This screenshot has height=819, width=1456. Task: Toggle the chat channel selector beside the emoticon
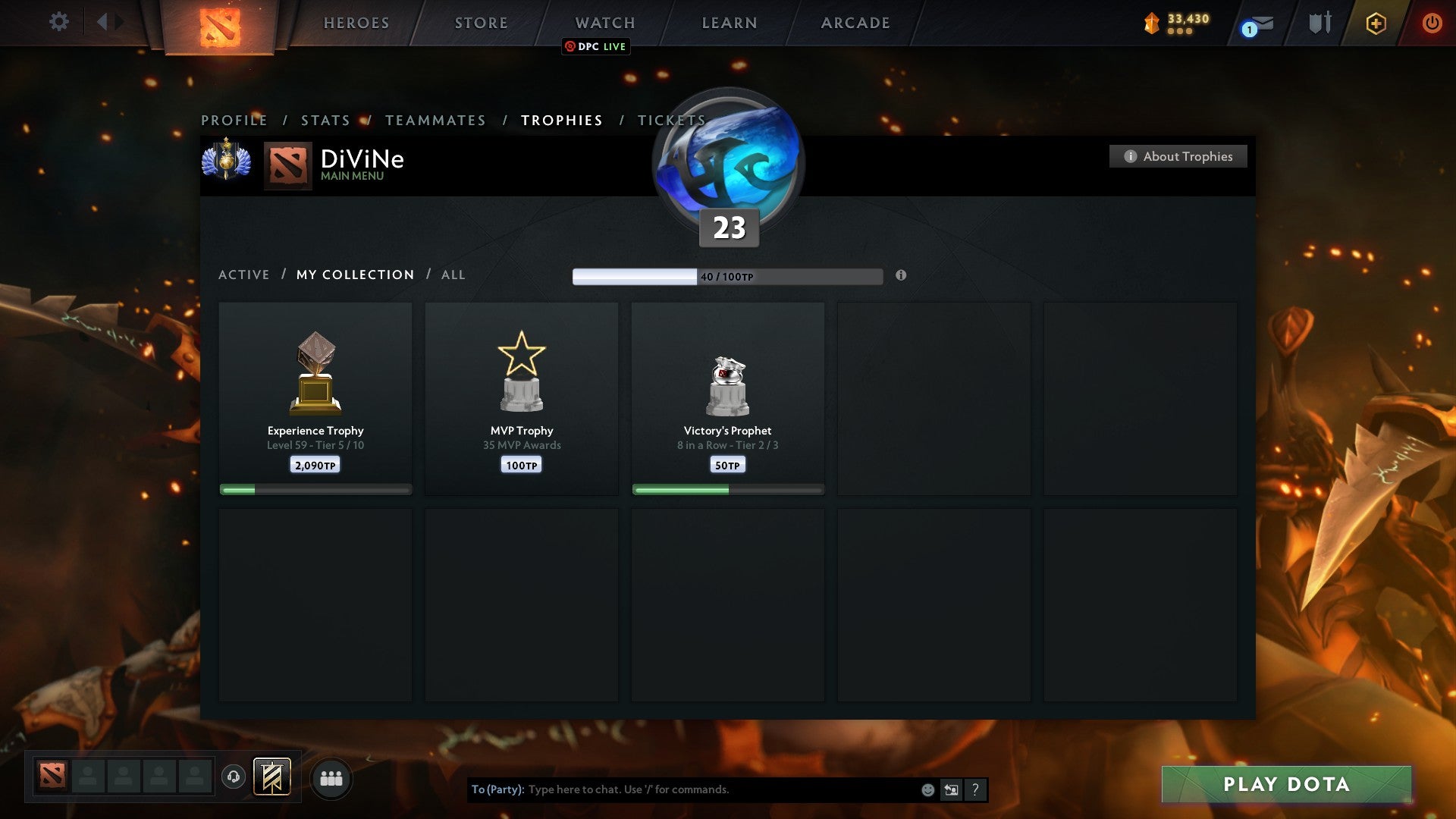coord(951,789)
